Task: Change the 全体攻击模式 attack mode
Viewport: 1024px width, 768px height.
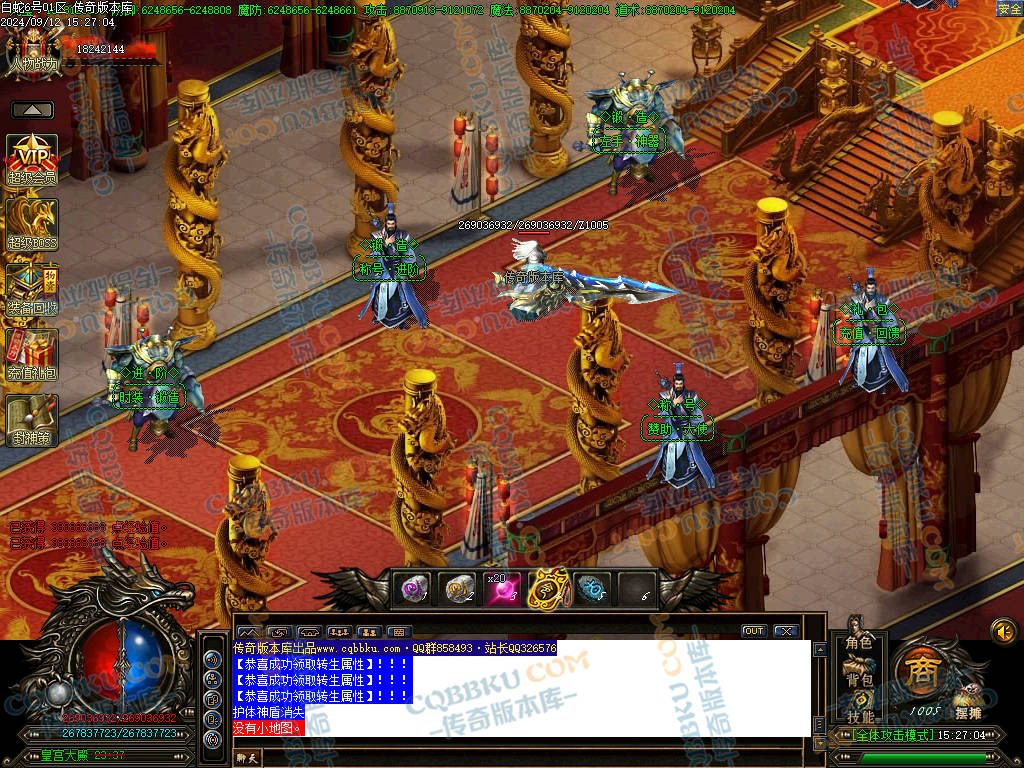Action: (884, 735)
